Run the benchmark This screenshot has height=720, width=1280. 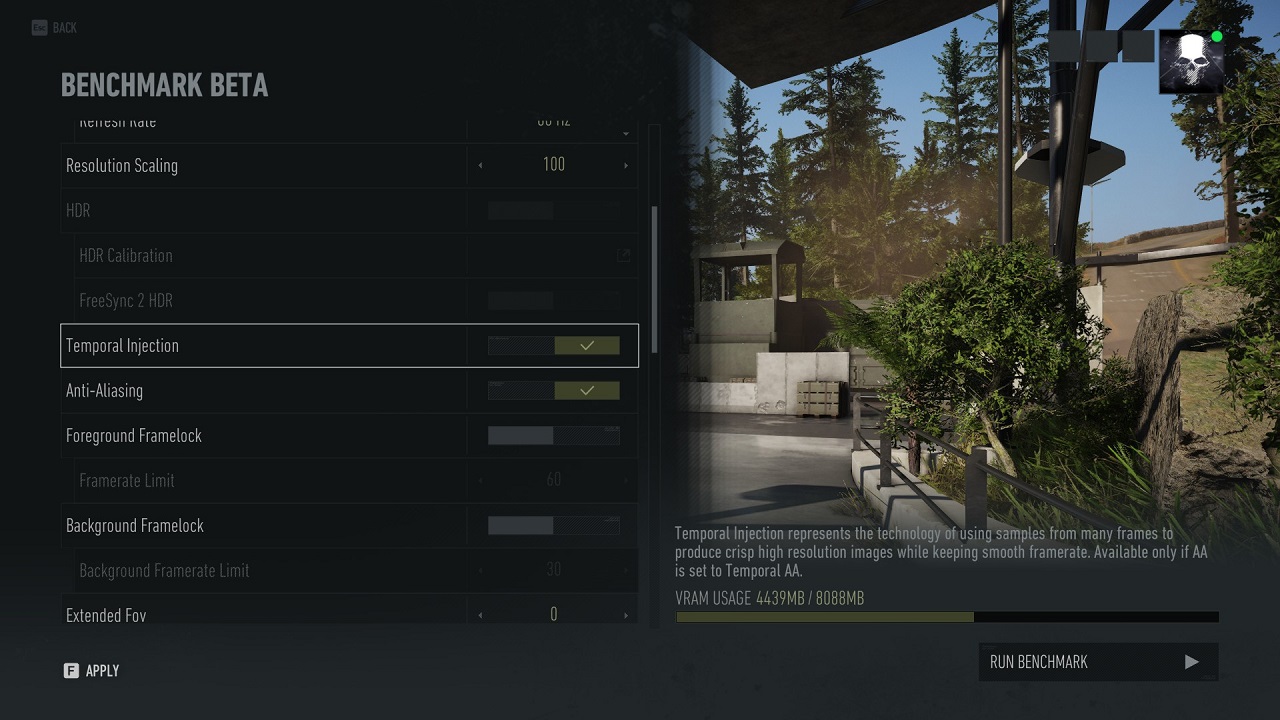[1098, 662]
